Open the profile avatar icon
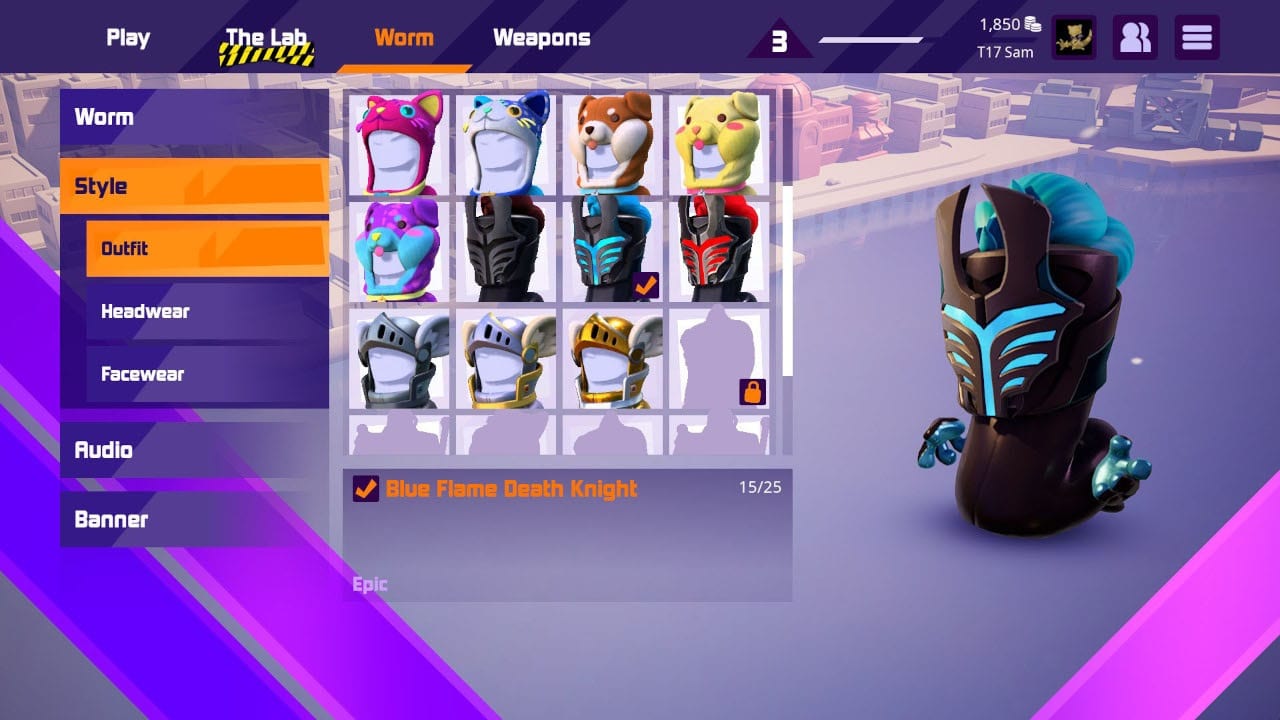Screen dimensions: 1280x720 click(x=1073, y=37)
